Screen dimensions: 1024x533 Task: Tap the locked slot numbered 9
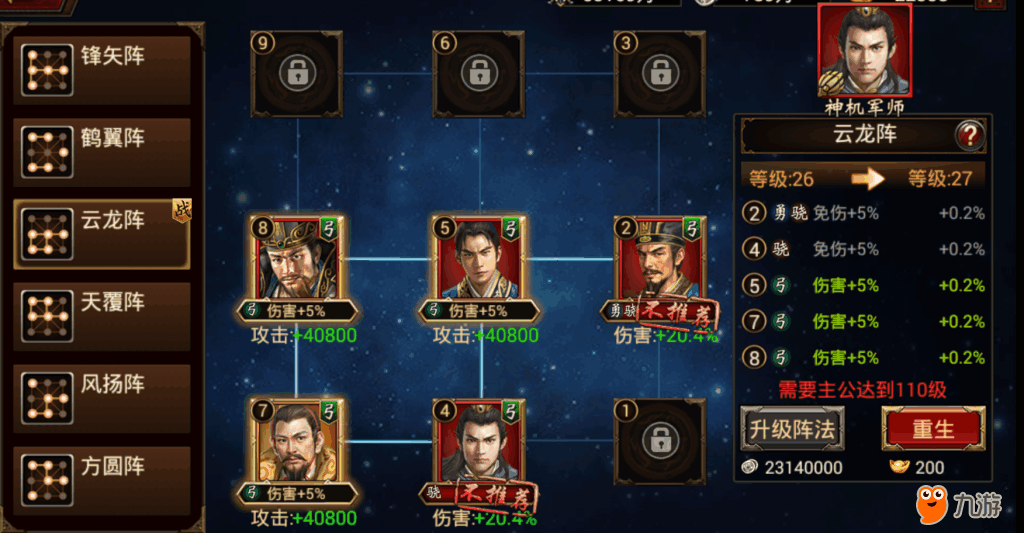click(x=296, y=73)
